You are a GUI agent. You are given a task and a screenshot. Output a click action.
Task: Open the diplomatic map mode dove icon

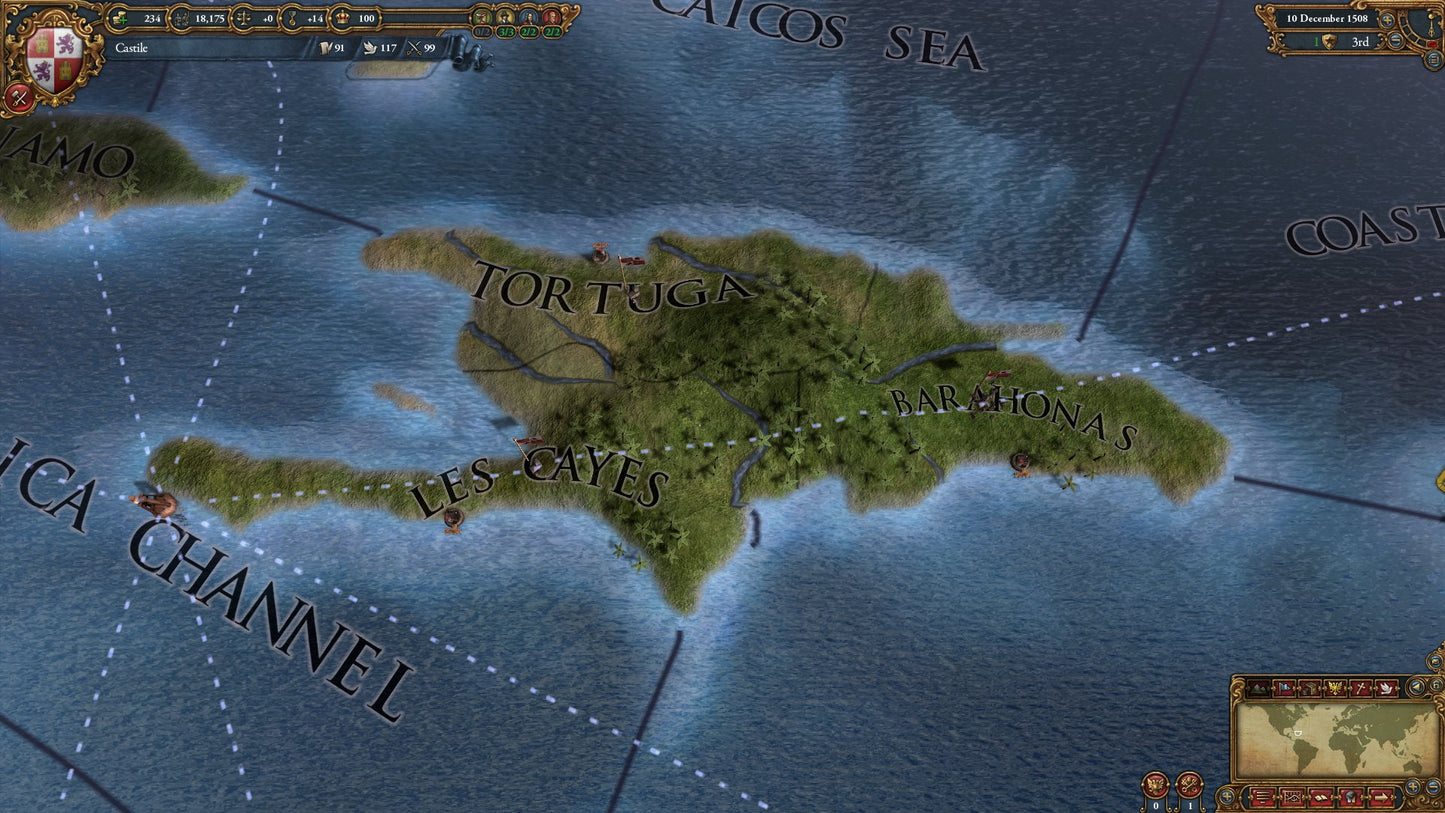point(1386,688)
